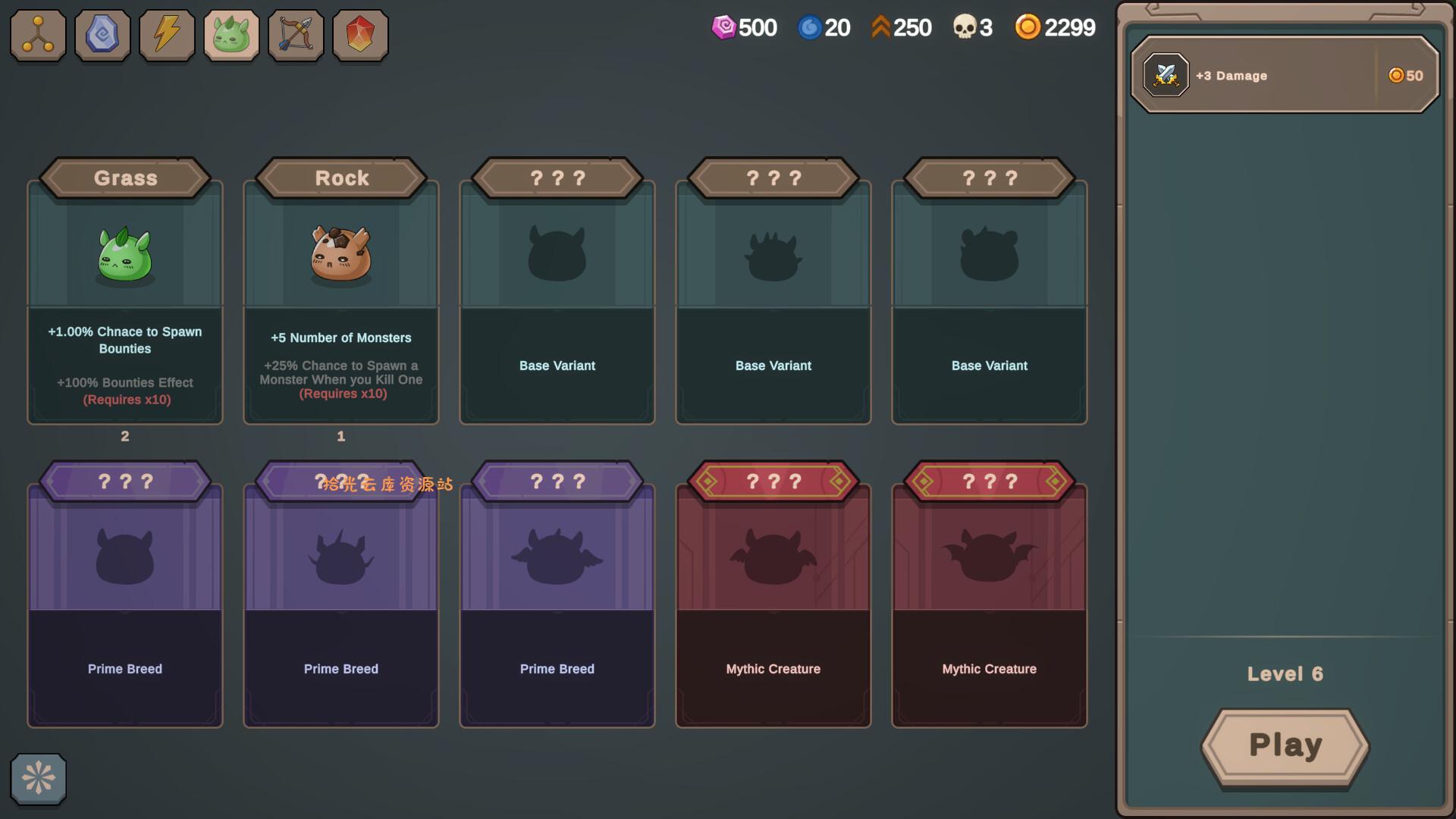Screen dimensions: 1456x819
Task: Start the level with the Play button
Action: pos(1285,746)
